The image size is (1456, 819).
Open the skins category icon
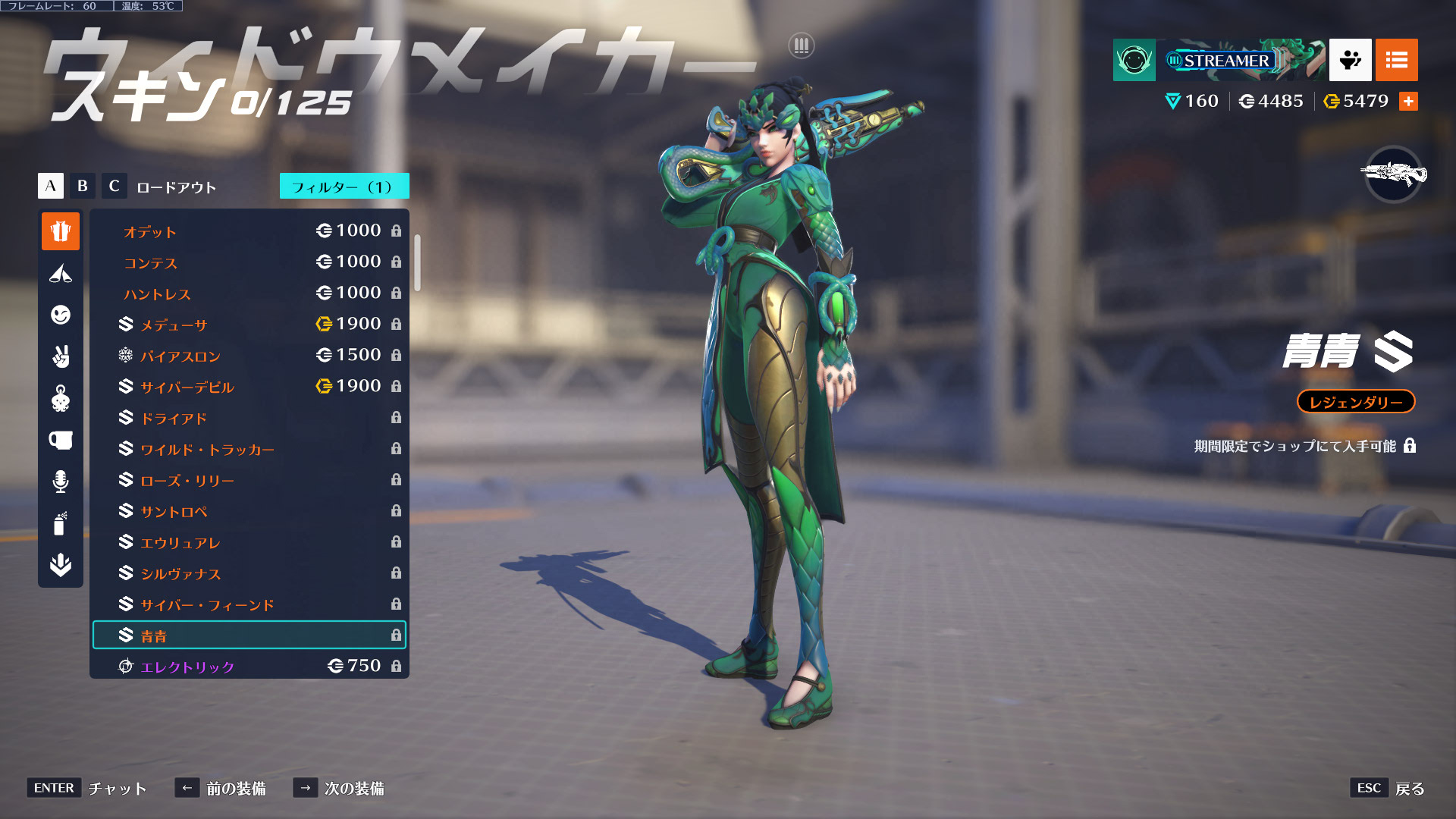[61, 231]
